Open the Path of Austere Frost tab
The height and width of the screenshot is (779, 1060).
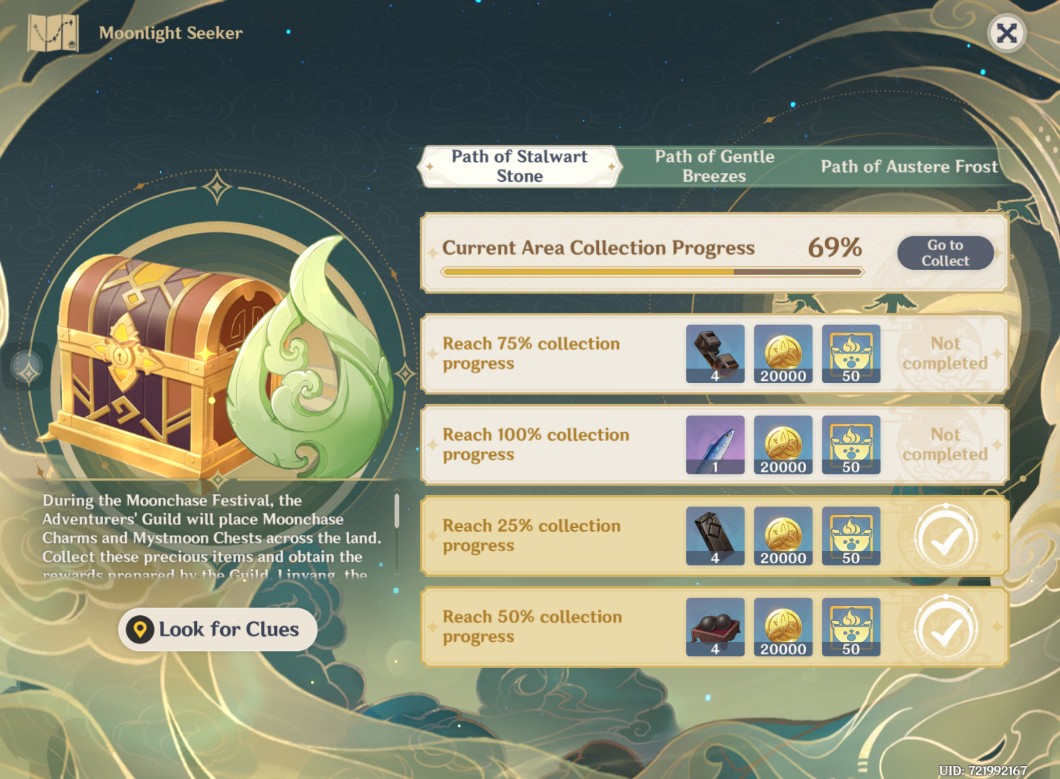(x=909, y=167)
